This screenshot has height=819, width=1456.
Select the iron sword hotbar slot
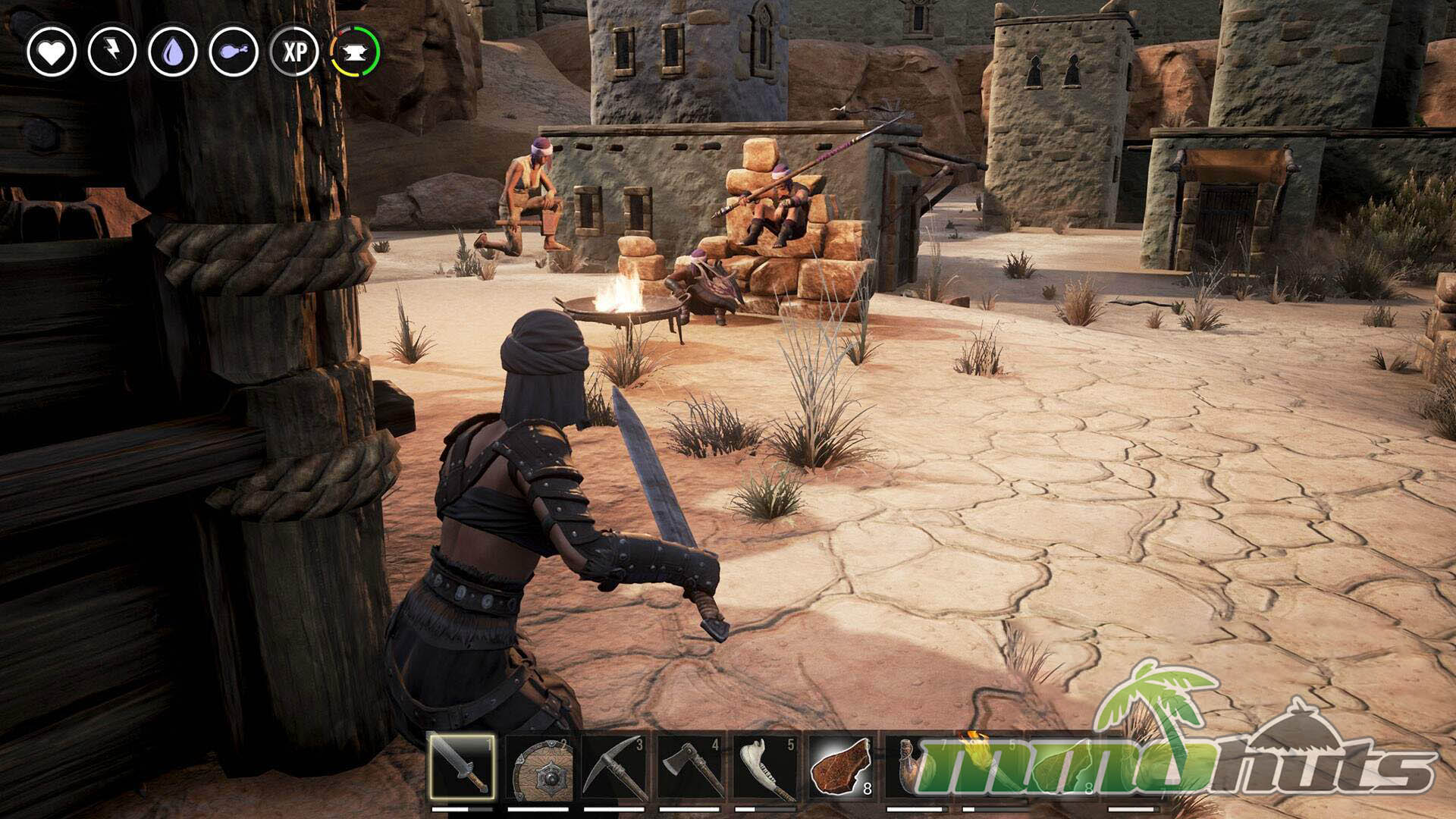click(x=462, y=767)
